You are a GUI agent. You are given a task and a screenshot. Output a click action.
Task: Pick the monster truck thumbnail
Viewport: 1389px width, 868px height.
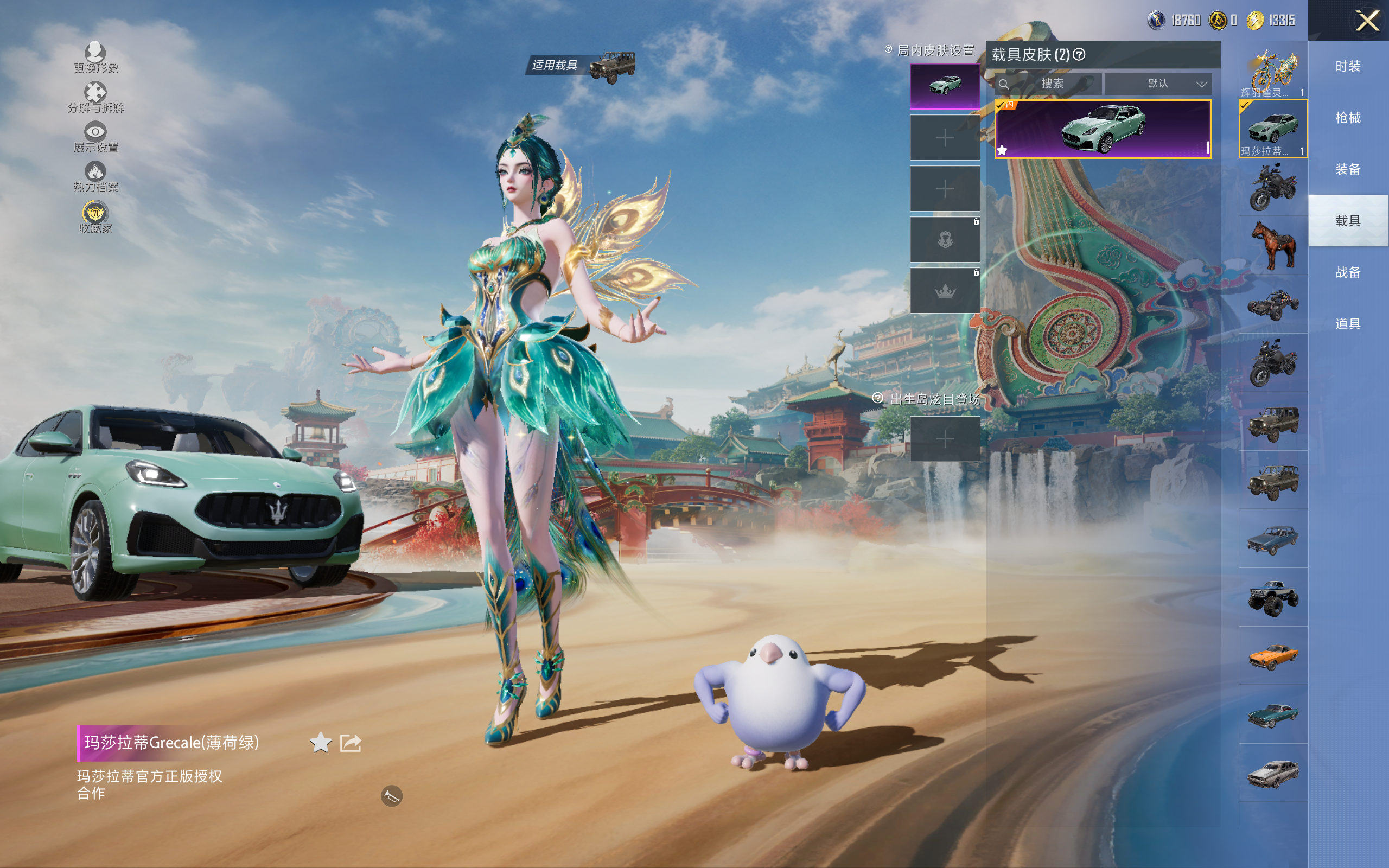1273,598
